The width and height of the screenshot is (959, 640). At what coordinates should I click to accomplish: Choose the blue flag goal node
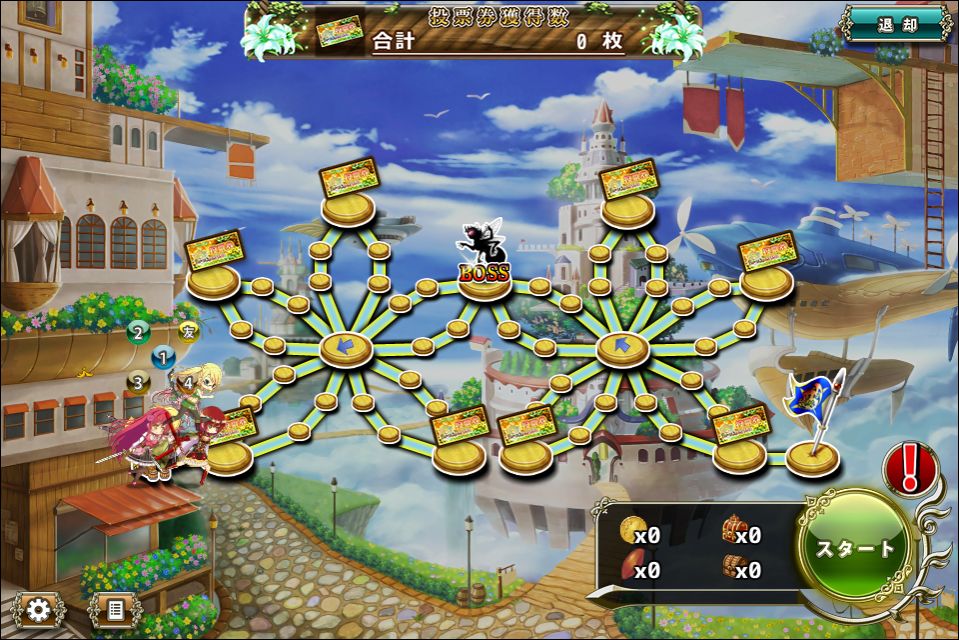[x=812, y=456]
